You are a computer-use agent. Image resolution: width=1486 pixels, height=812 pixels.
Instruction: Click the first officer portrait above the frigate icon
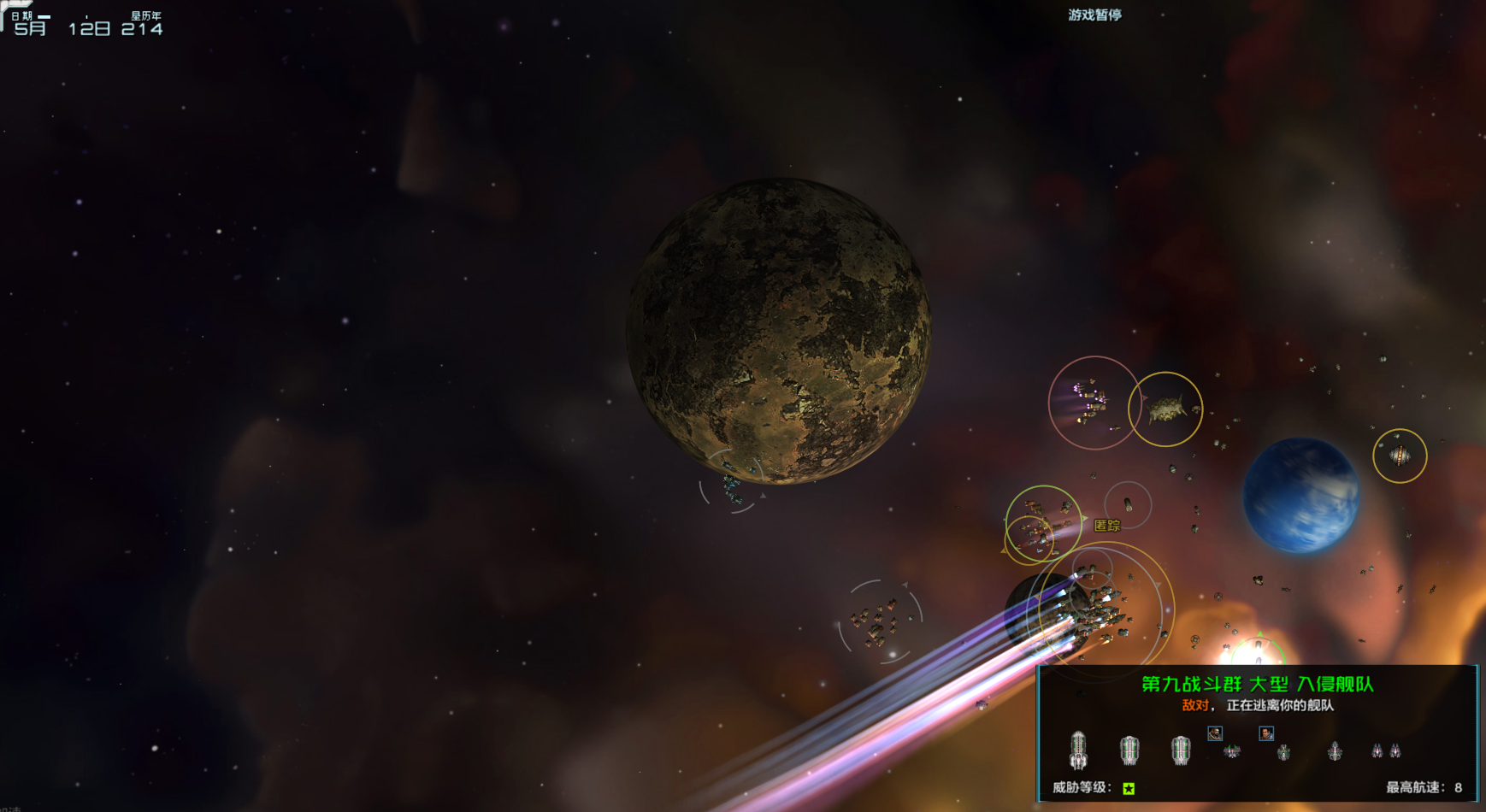1215,734
